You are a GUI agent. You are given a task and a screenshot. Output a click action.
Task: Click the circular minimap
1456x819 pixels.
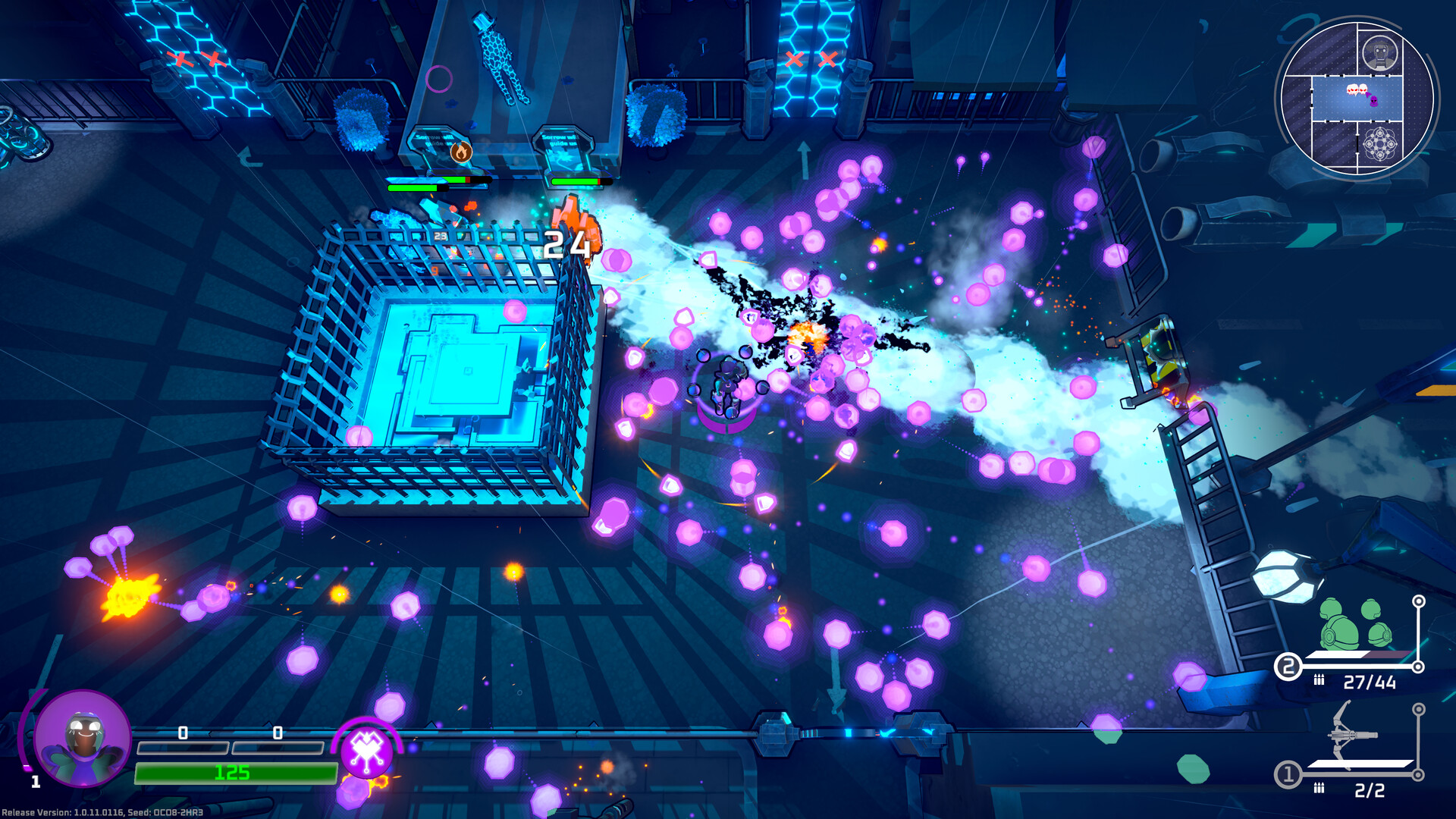click(x=1357, y=99)
